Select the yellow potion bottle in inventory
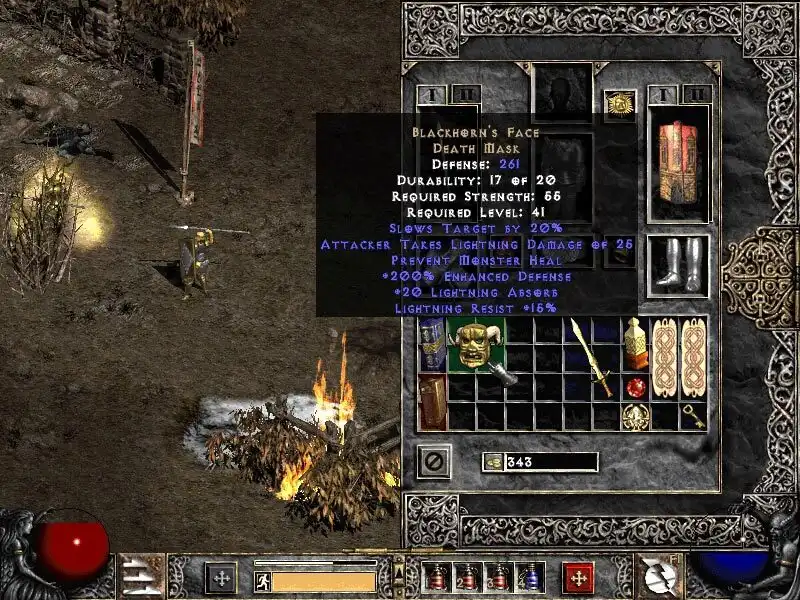 click(x=635, y=345)
